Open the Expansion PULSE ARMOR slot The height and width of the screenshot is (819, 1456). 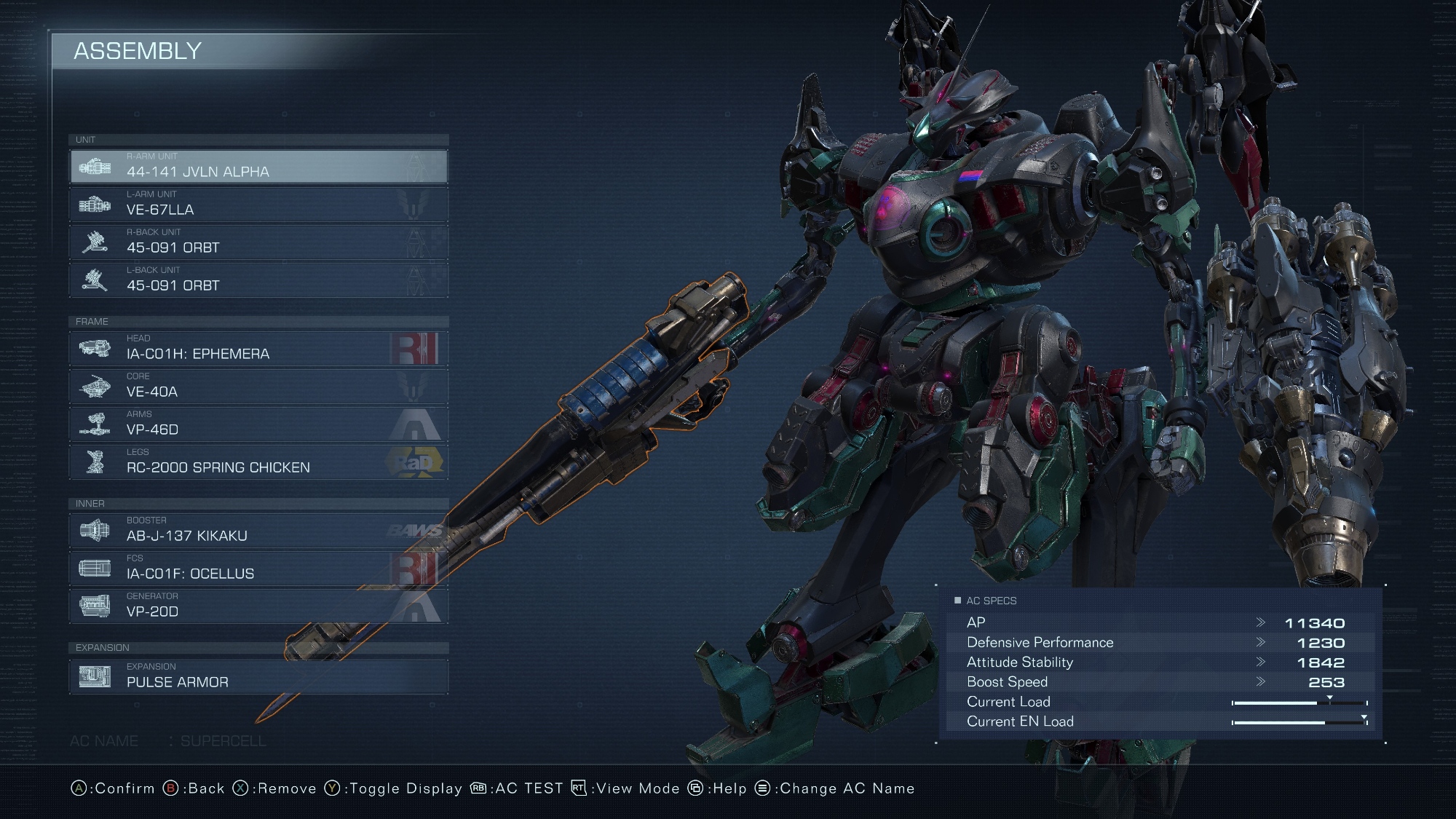tap(258, 677)
